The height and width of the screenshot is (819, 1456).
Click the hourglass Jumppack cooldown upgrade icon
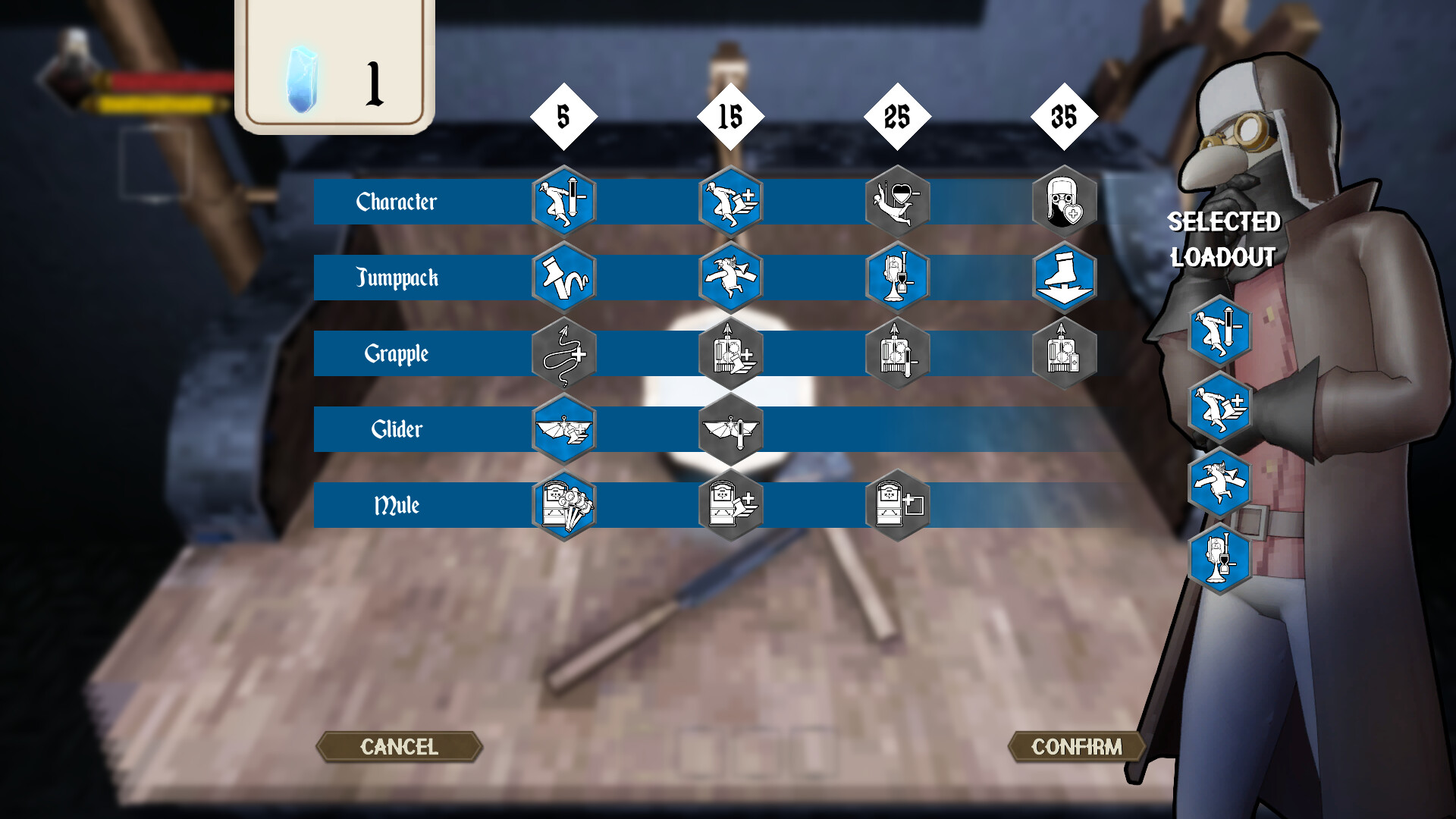pos(897,278)
